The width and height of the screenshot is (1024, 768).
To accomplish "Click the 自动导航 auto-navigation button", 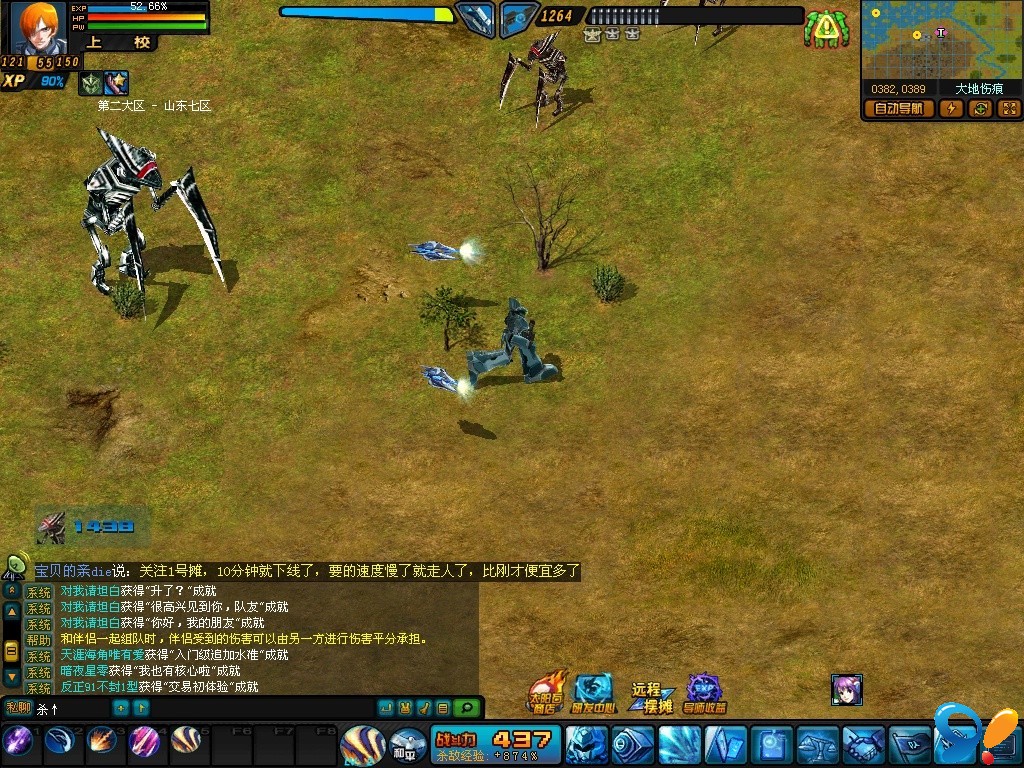I will (x=899, y=109).
